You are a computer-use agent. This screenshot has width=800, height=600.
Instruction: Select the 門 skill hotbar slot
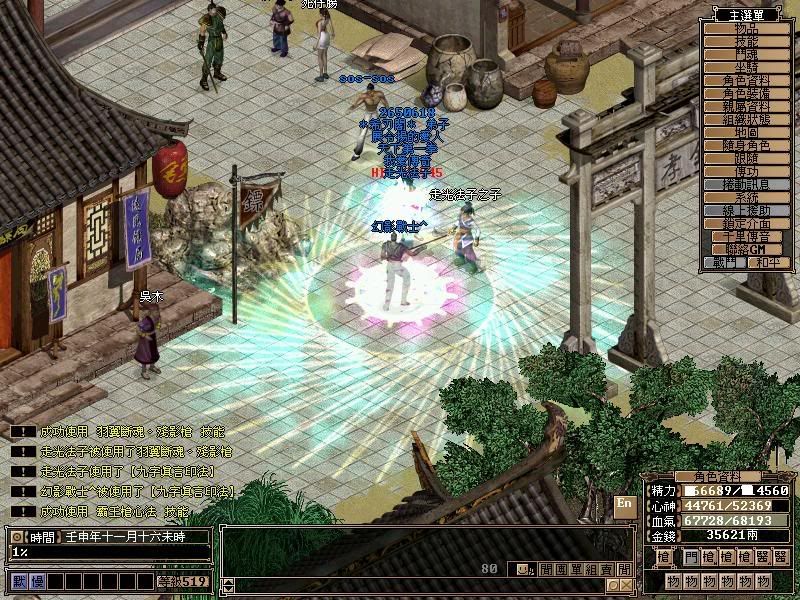[692, 557]
